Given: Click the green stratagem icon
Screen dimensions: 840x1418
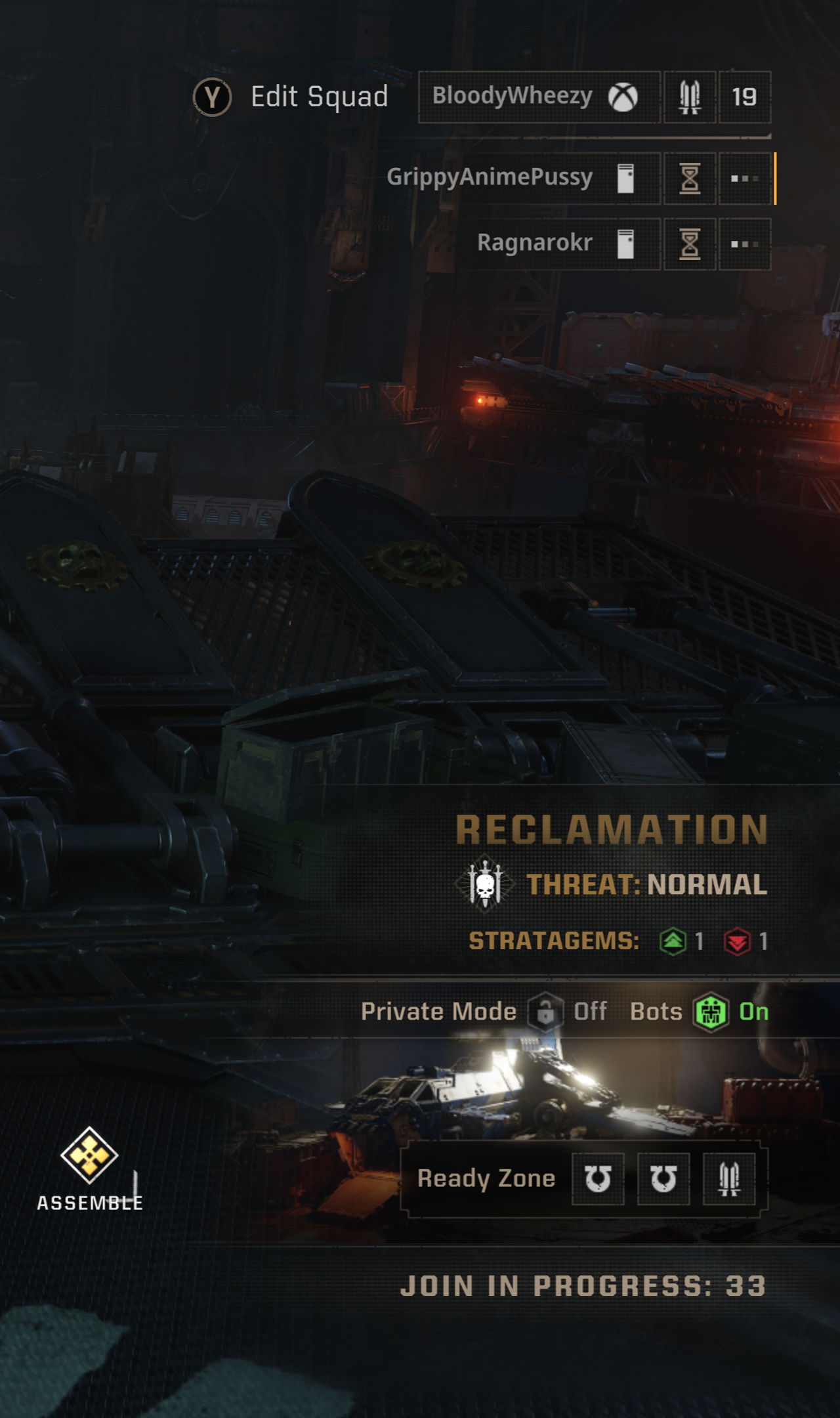Looking at the screenshot, I should 673,941.
